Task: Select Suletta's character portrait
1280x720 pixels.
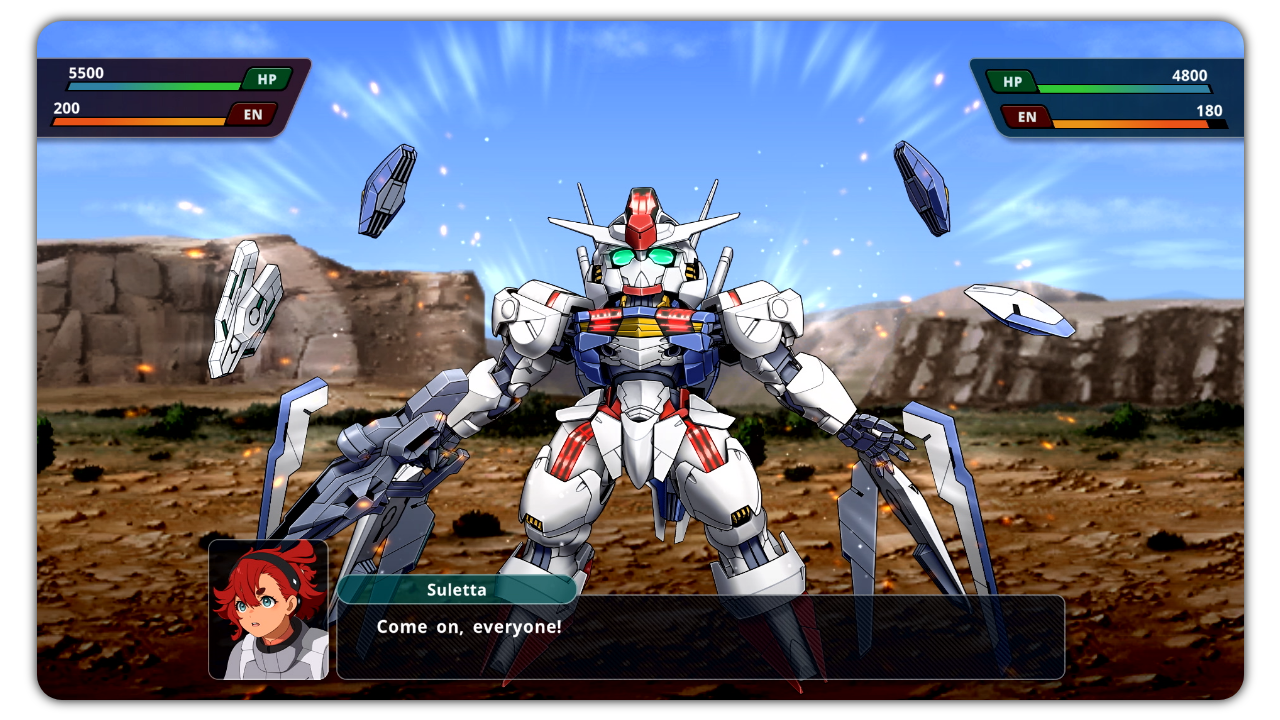Action: 268,608
